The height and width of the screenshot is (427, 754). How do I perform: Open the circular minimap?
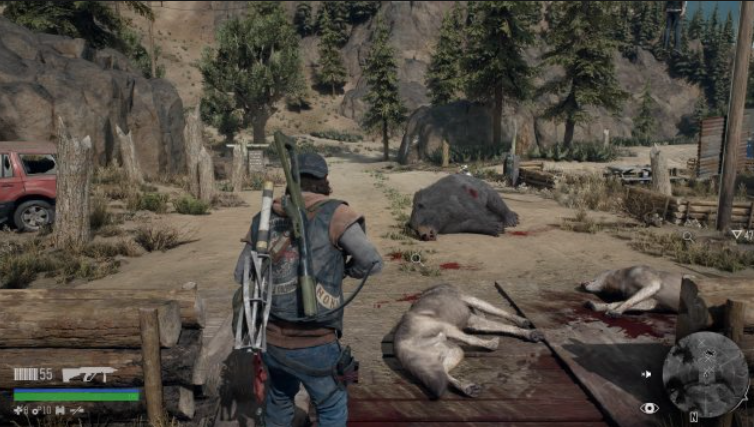[x=704, y=373]
